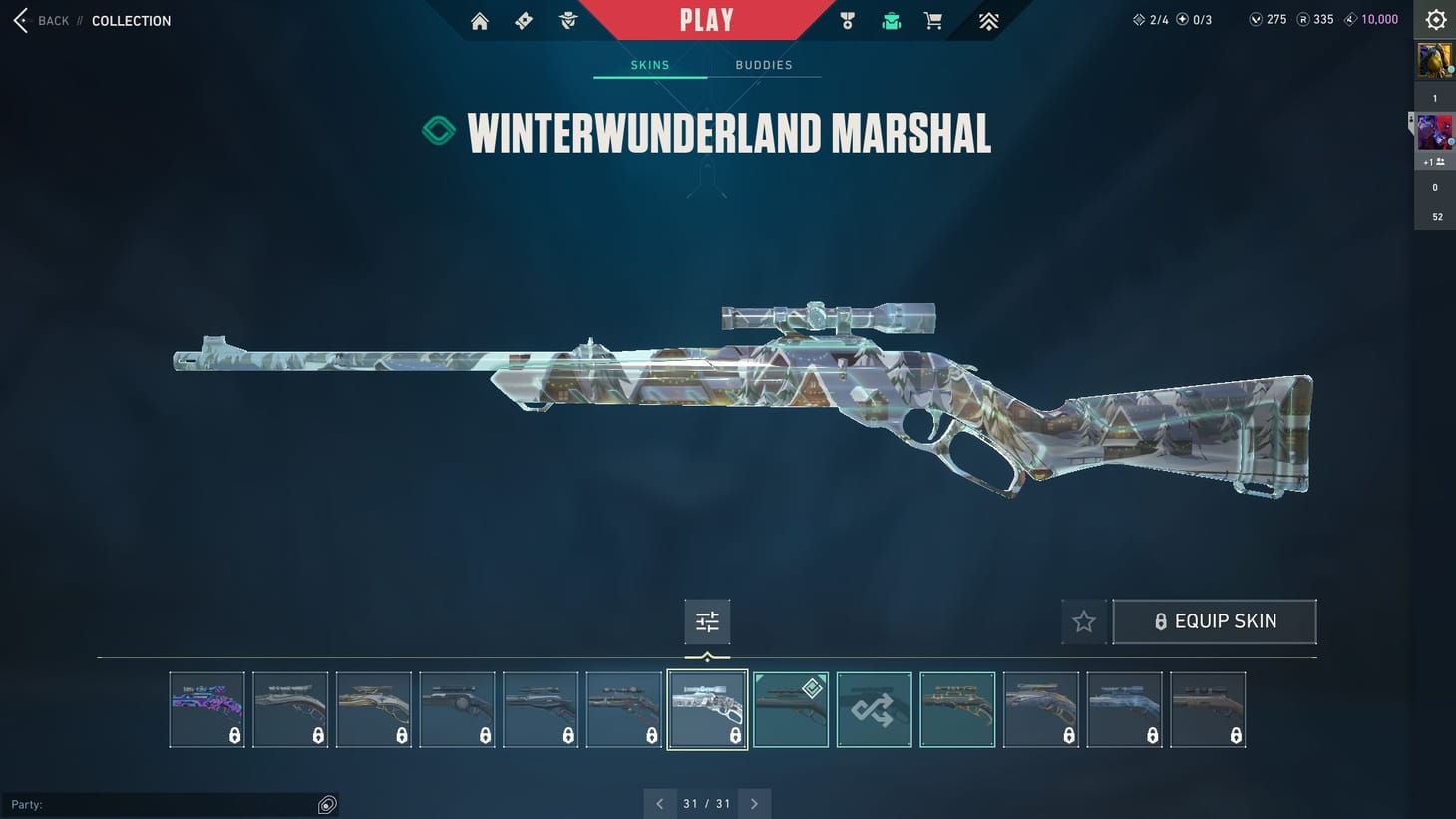
Task: Collapse the filter options above the skin carousel
Action: click(707, 656)
